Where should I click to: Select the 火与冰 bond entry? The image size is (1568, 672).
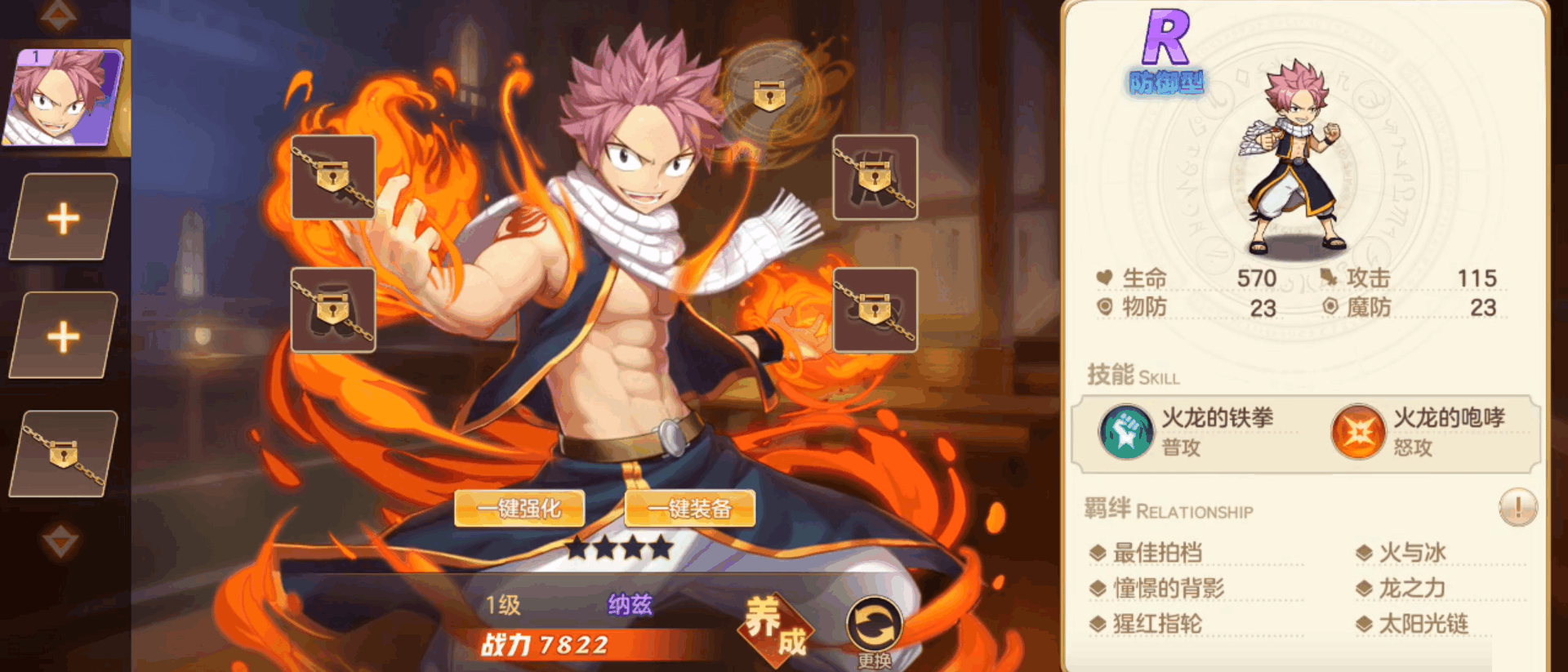coord(1412,553)
